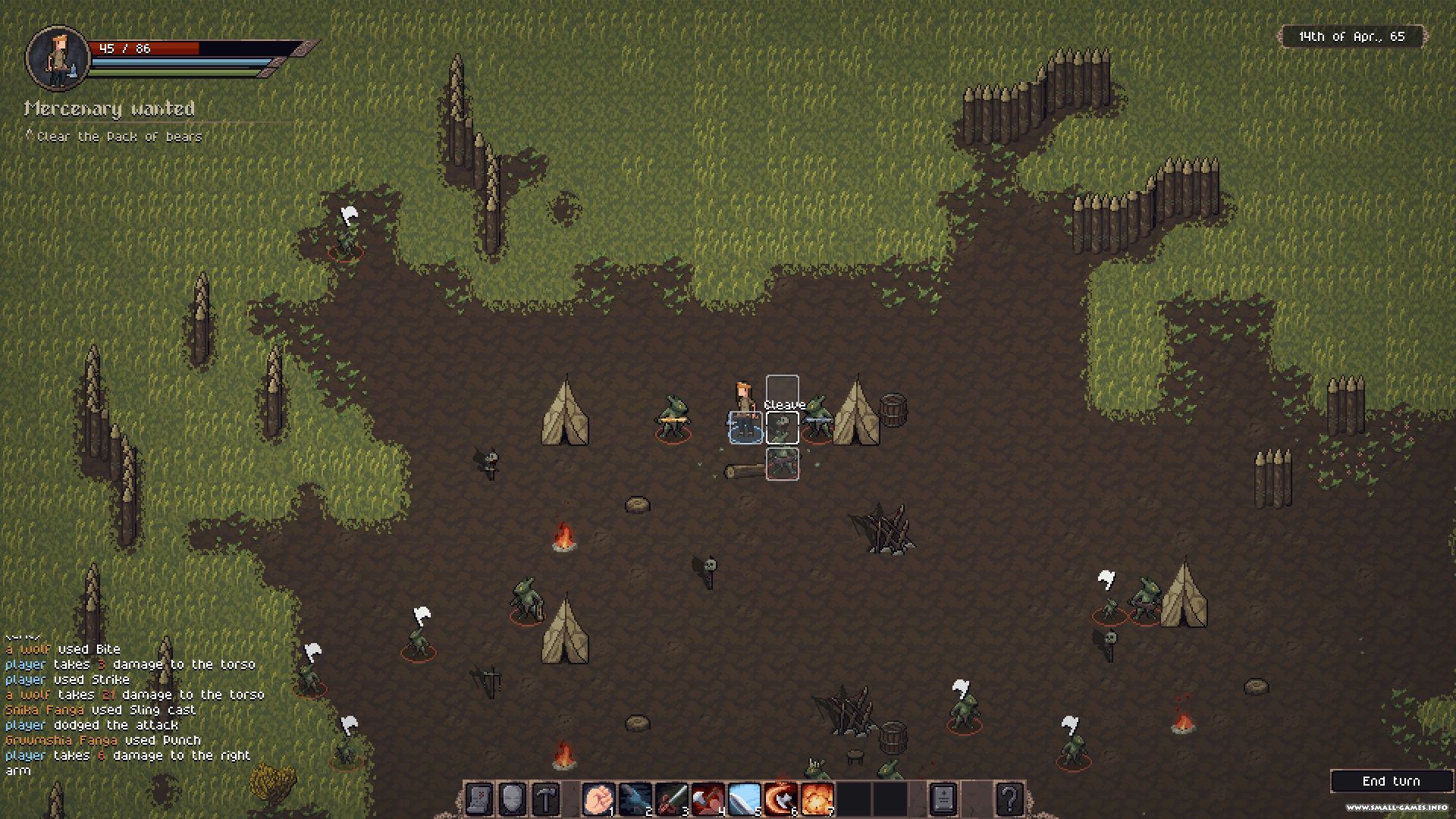The width and height of the screenshot is (1456, 819).
Task: Open the gravestone book icon in hotbar
Action: point(943,799)
